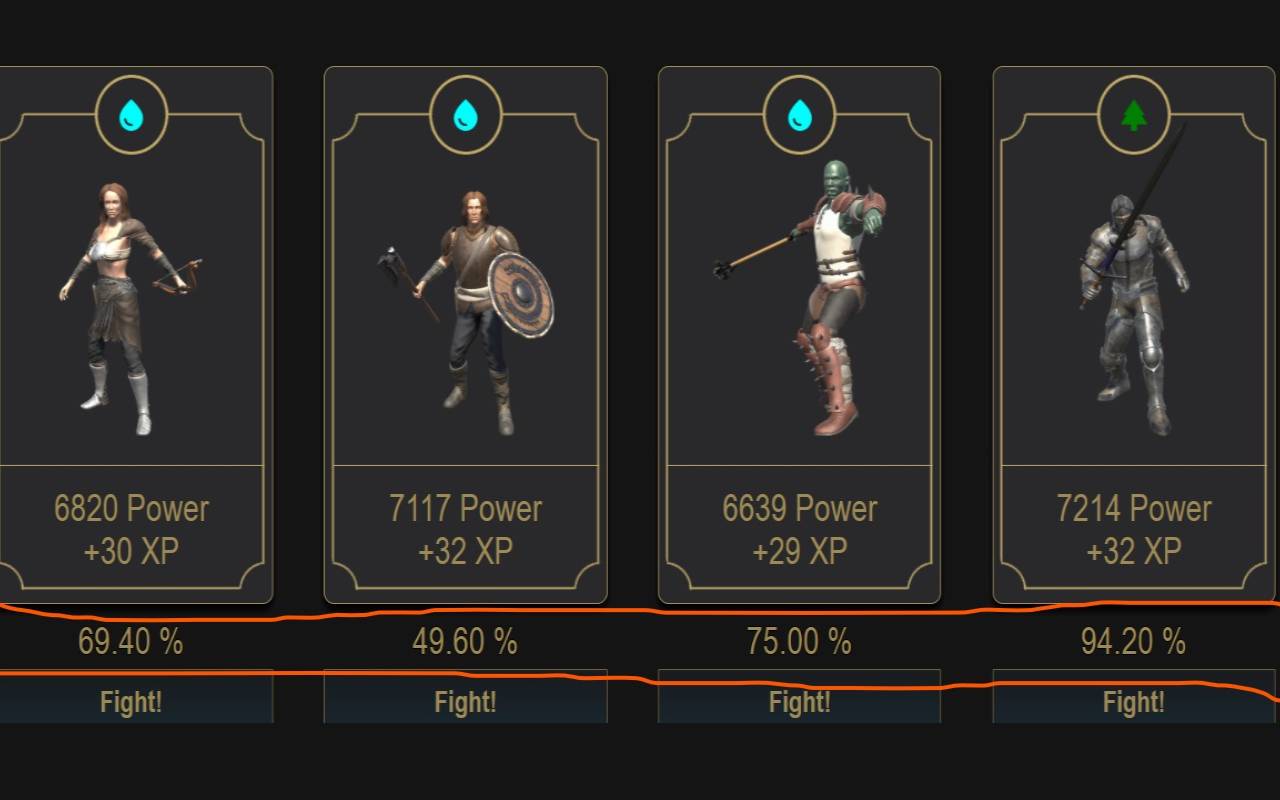Click the +32 XP label on the knight's card
This screenshot has height=800, width=1280.
coord(1133,549)
